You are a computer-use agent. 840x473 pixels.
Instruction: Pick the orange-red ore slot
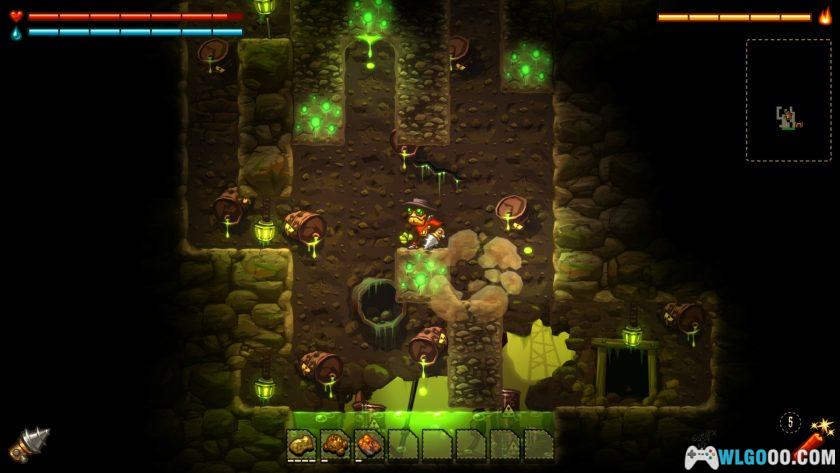coord(369,444)
